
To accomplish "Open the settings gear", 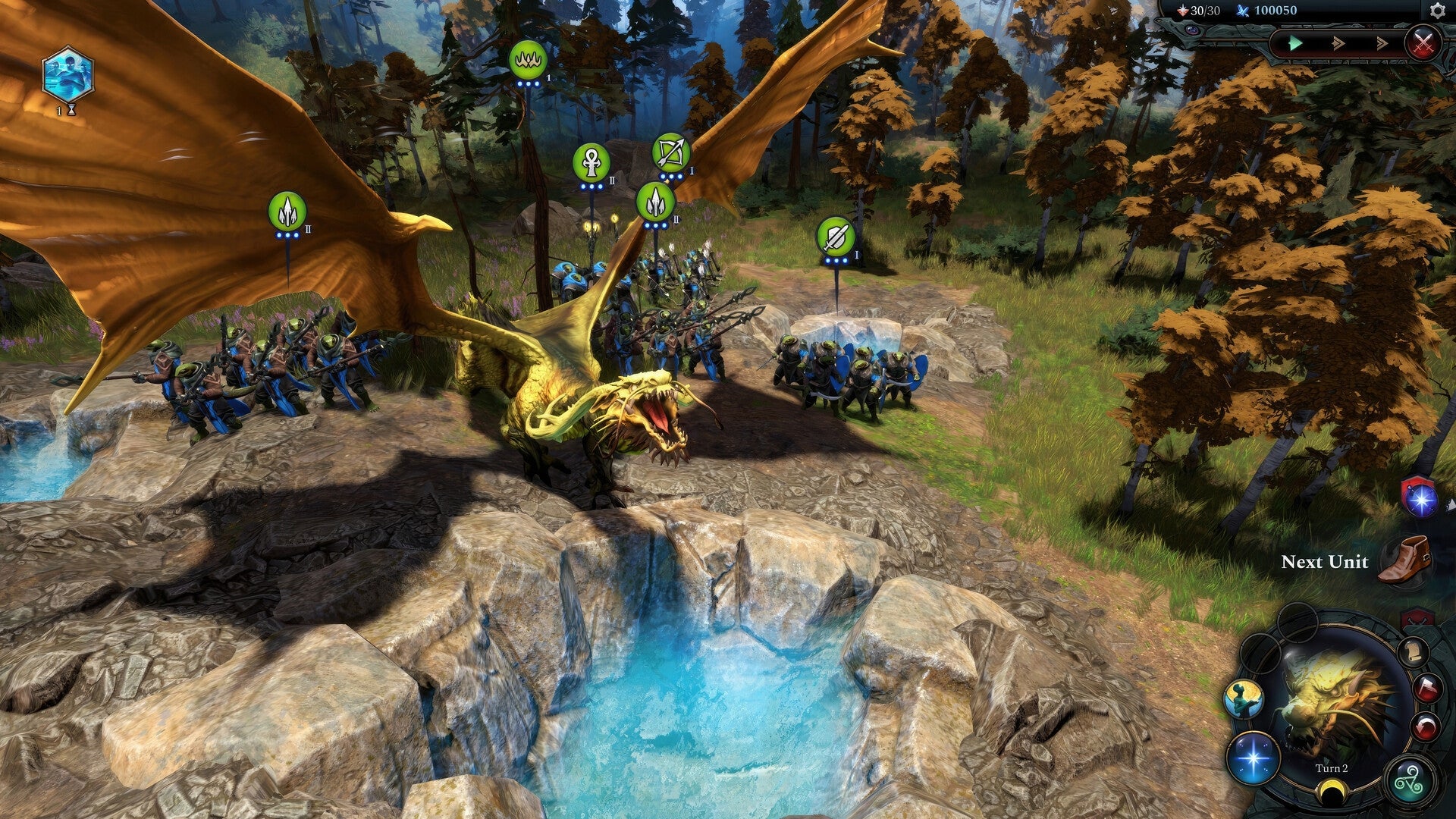I will (x=1437, y=11).
